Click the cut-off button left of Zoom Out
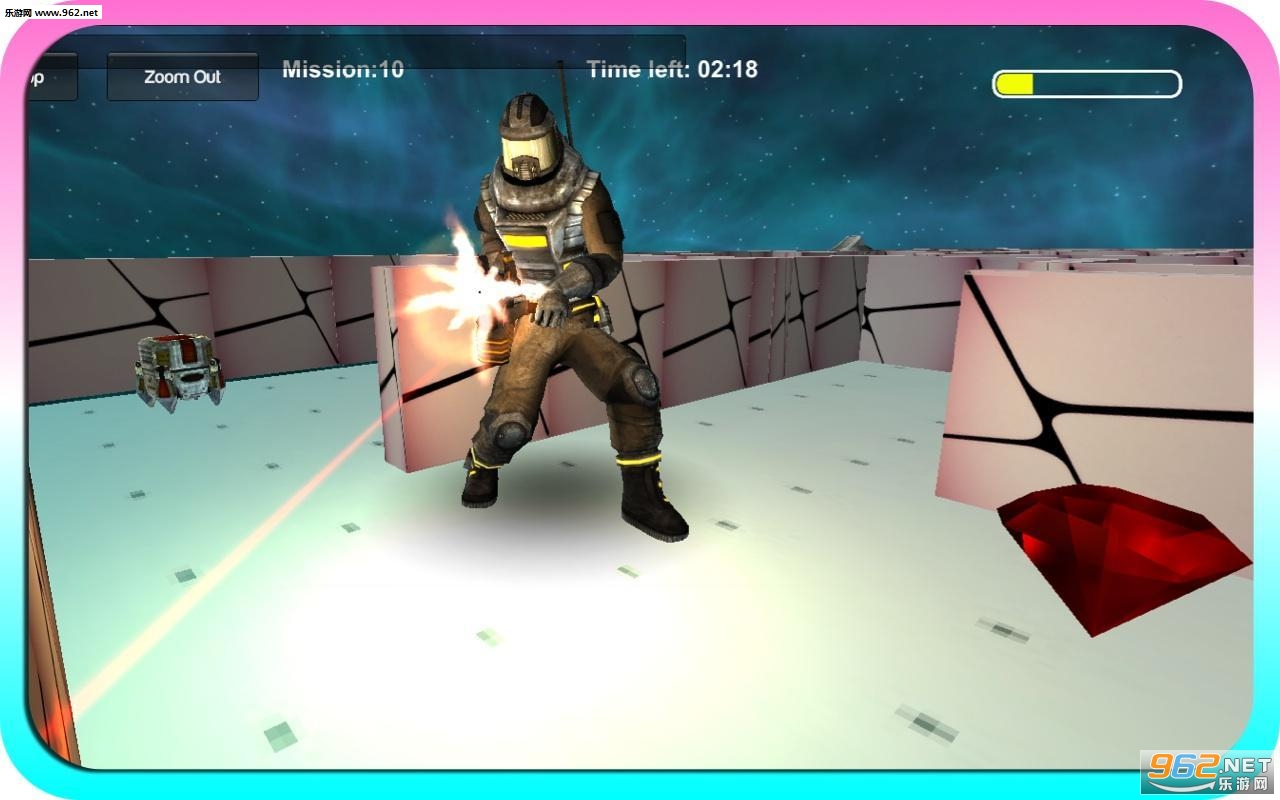Image resolution: width=1280 pixels, height=800 pixels. (x=50, y=77)
